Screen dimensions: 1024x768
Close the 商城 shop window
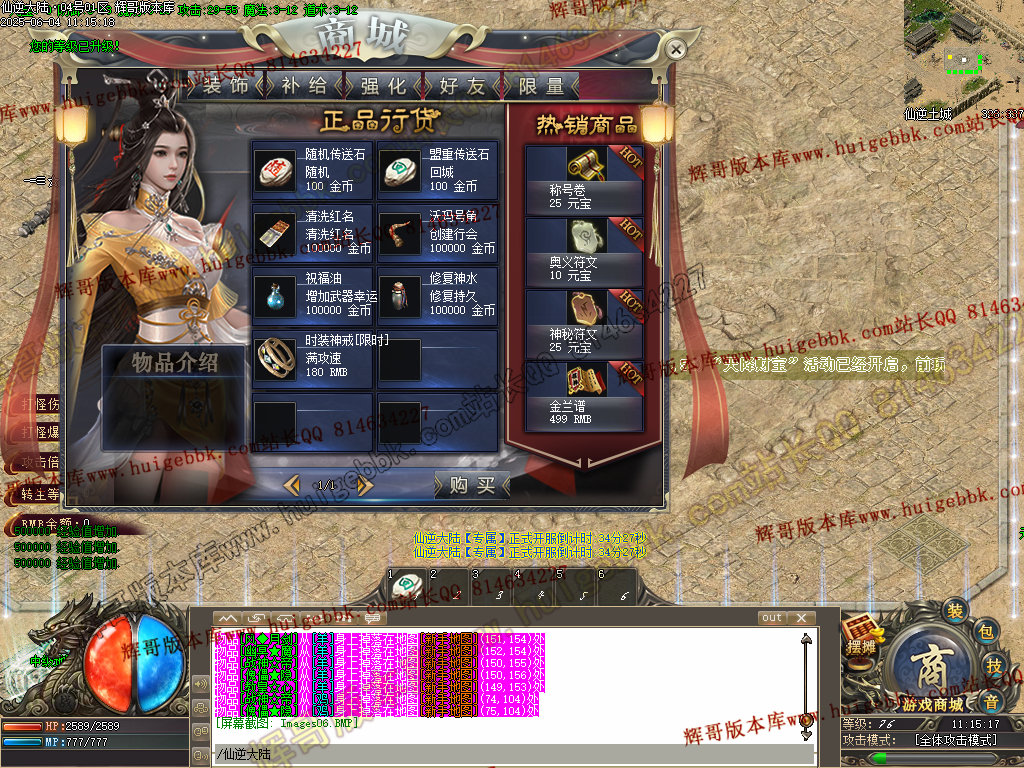[676, 49]
